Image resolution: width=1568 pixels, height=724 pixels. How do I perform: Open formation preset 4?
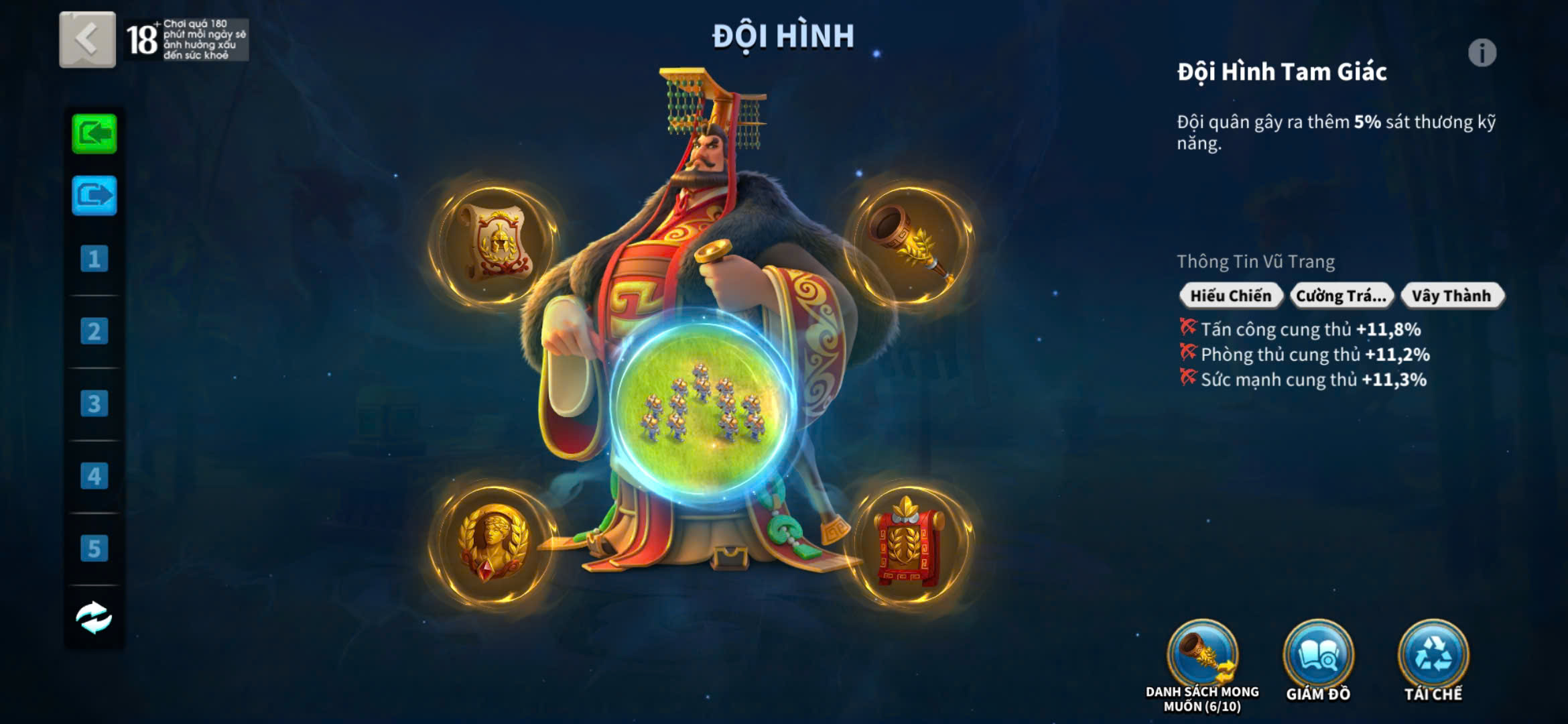(94, 476)
